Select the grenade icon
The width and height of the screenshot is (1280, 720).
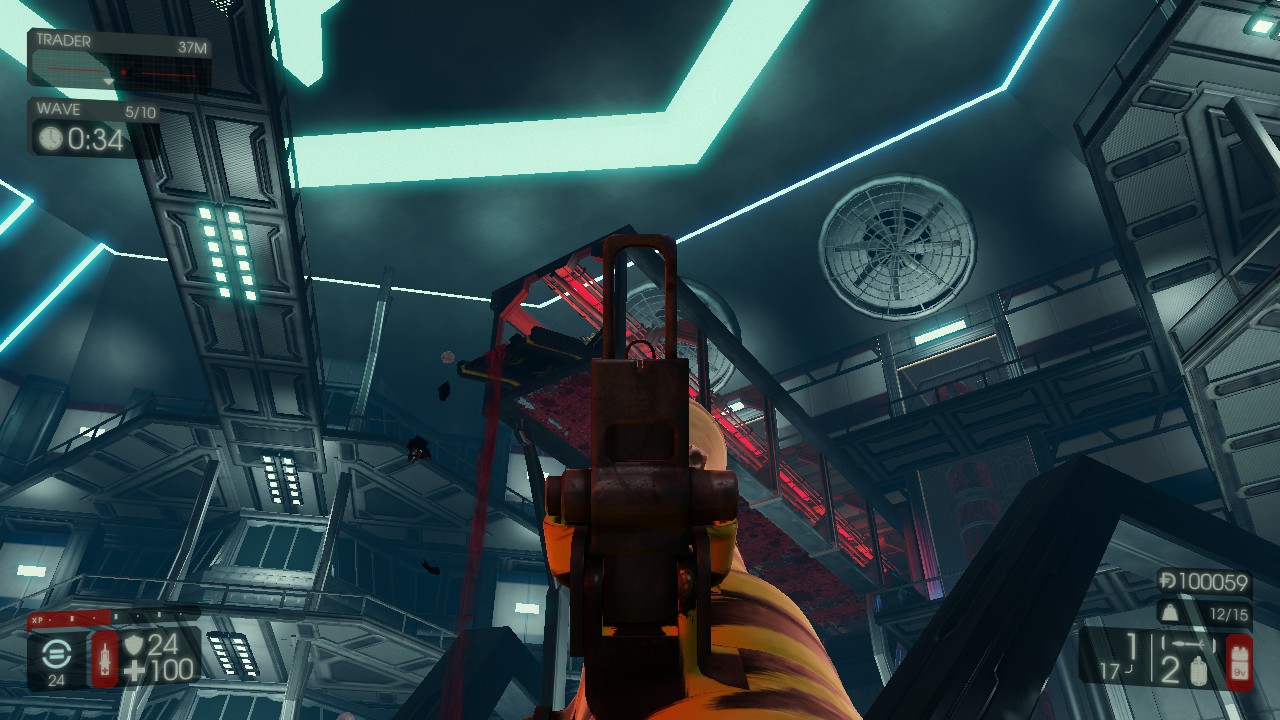click(1199, 670)
